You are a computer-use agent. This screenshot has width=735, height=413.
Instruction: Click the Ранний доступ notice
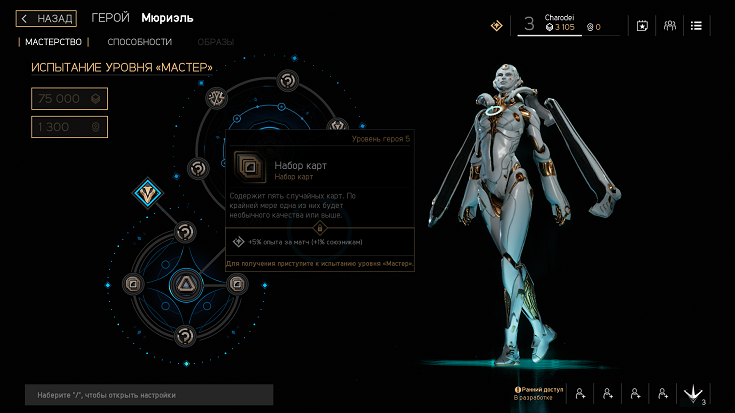(x=538, y=393)
